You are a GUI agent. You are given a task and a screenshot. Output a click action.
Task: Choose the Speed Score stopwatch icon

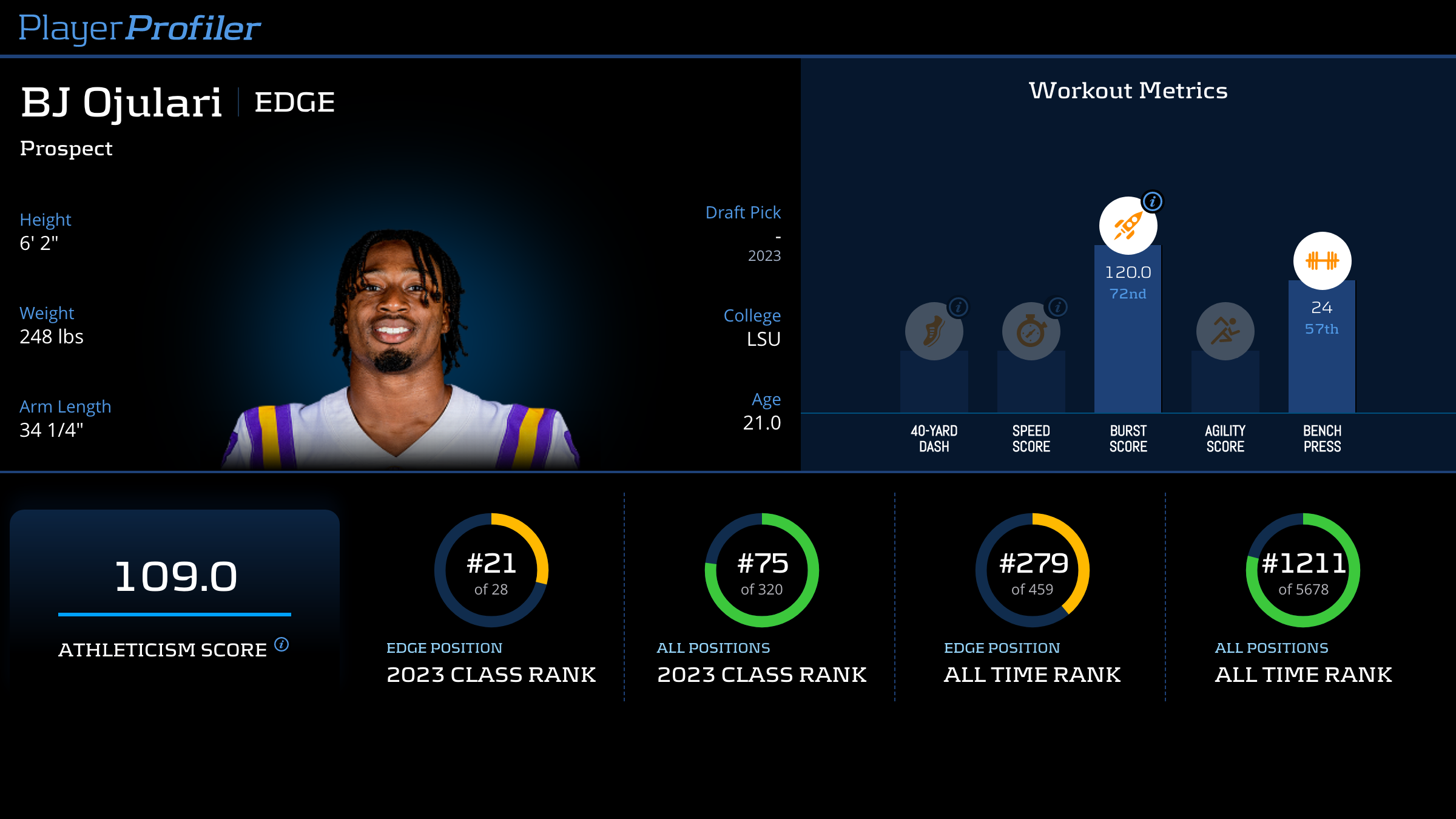[1030, 332]
